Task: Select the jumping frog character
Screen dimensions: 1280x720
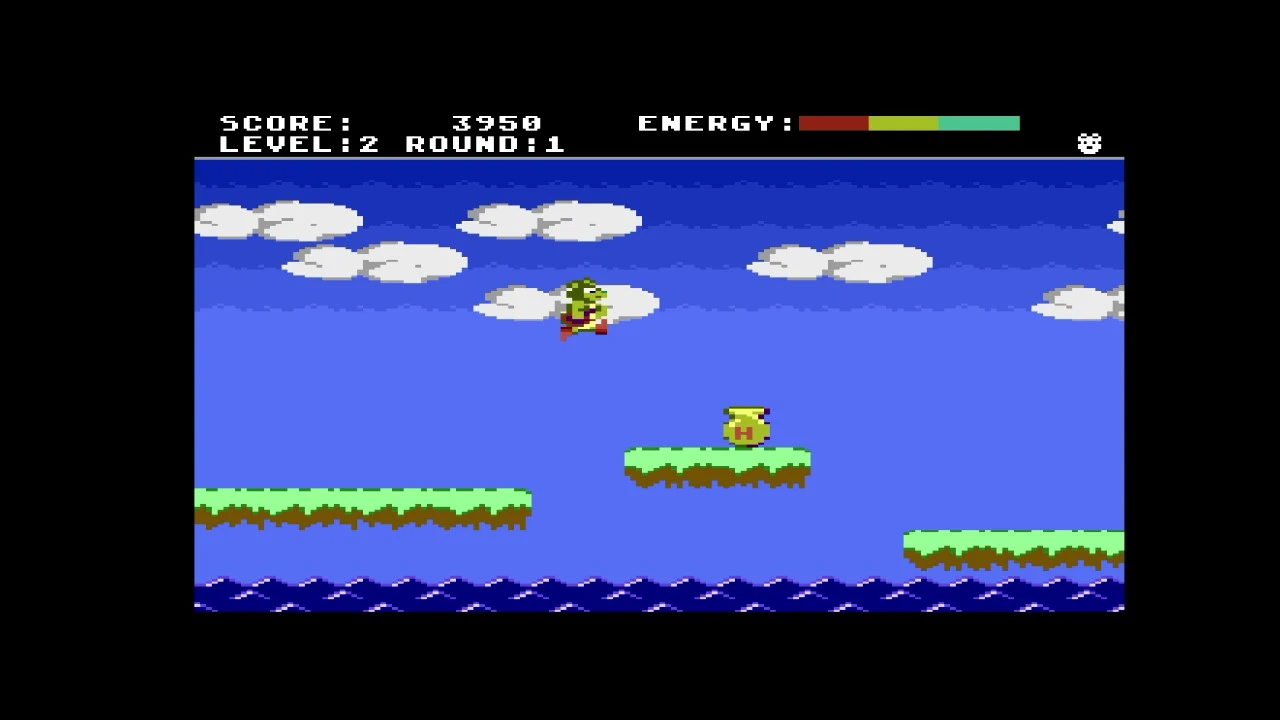Action: [585, 305]
